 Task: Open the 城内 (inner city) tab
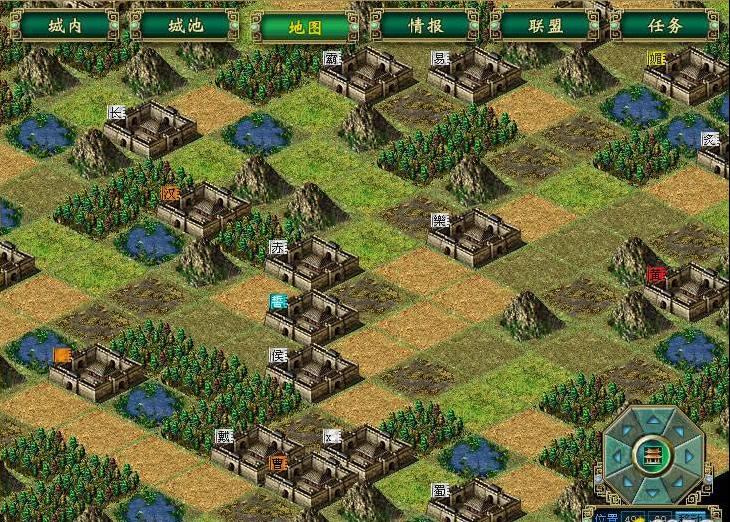pyautogui.click(x=64, y=25)
